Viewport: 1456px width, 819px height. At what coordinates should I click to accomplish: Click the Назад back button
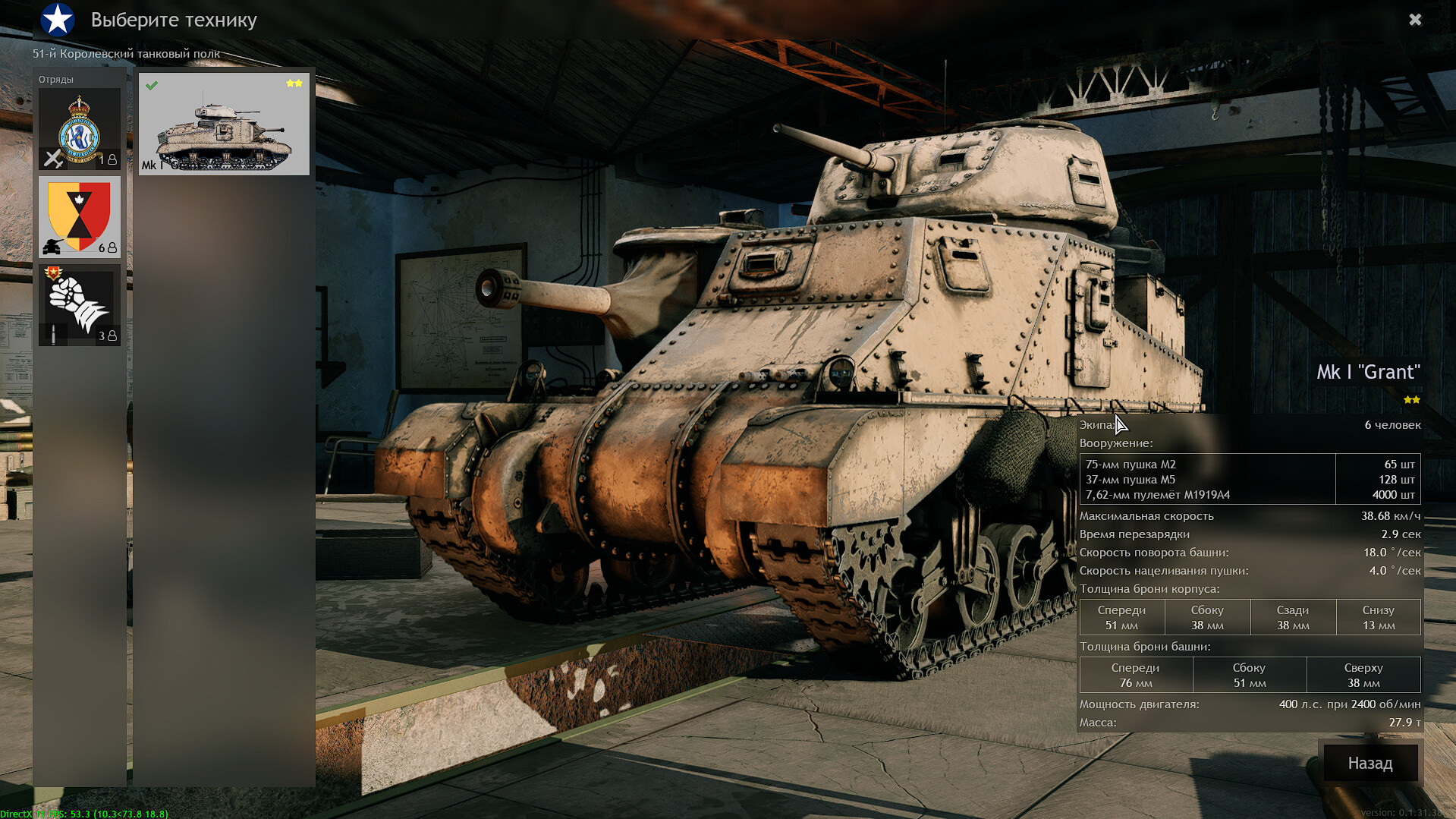point(1370,763)
